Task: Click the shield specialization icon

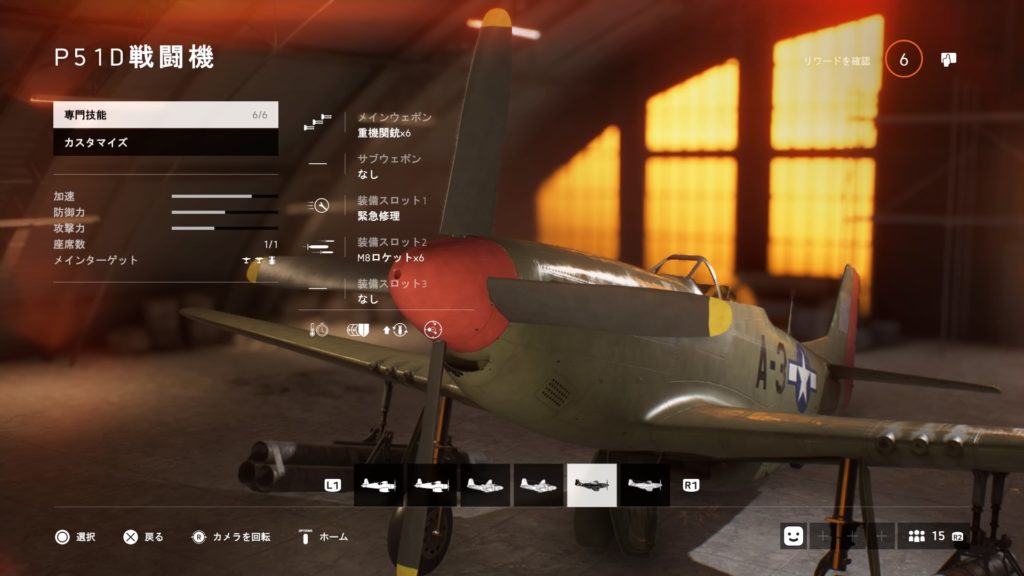Action: [x=357, y=329]
